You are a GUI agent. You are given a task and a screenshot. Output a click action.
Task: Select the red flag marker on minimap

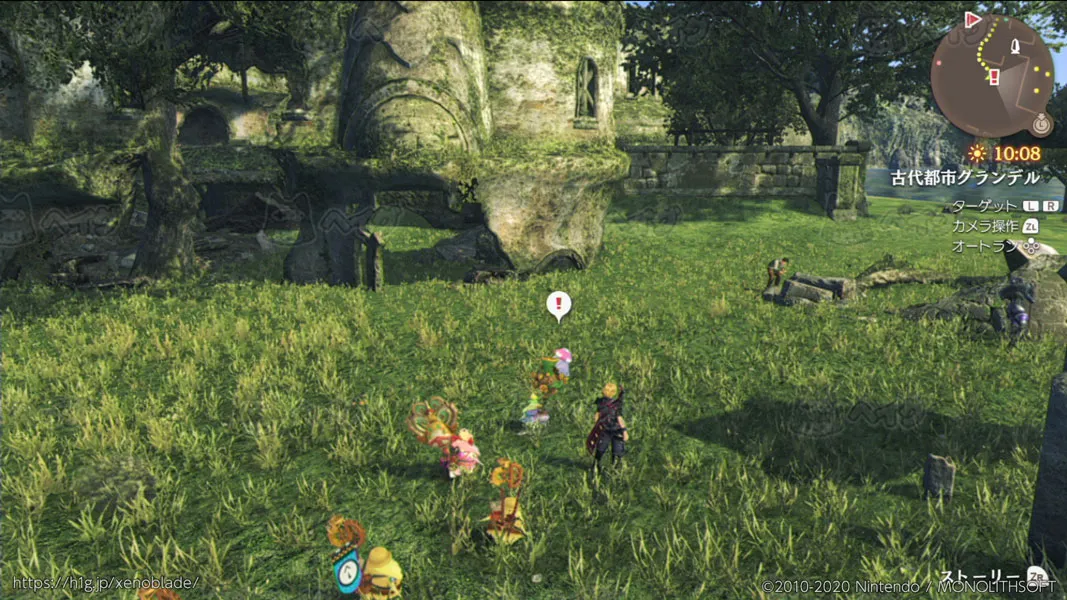973,19
